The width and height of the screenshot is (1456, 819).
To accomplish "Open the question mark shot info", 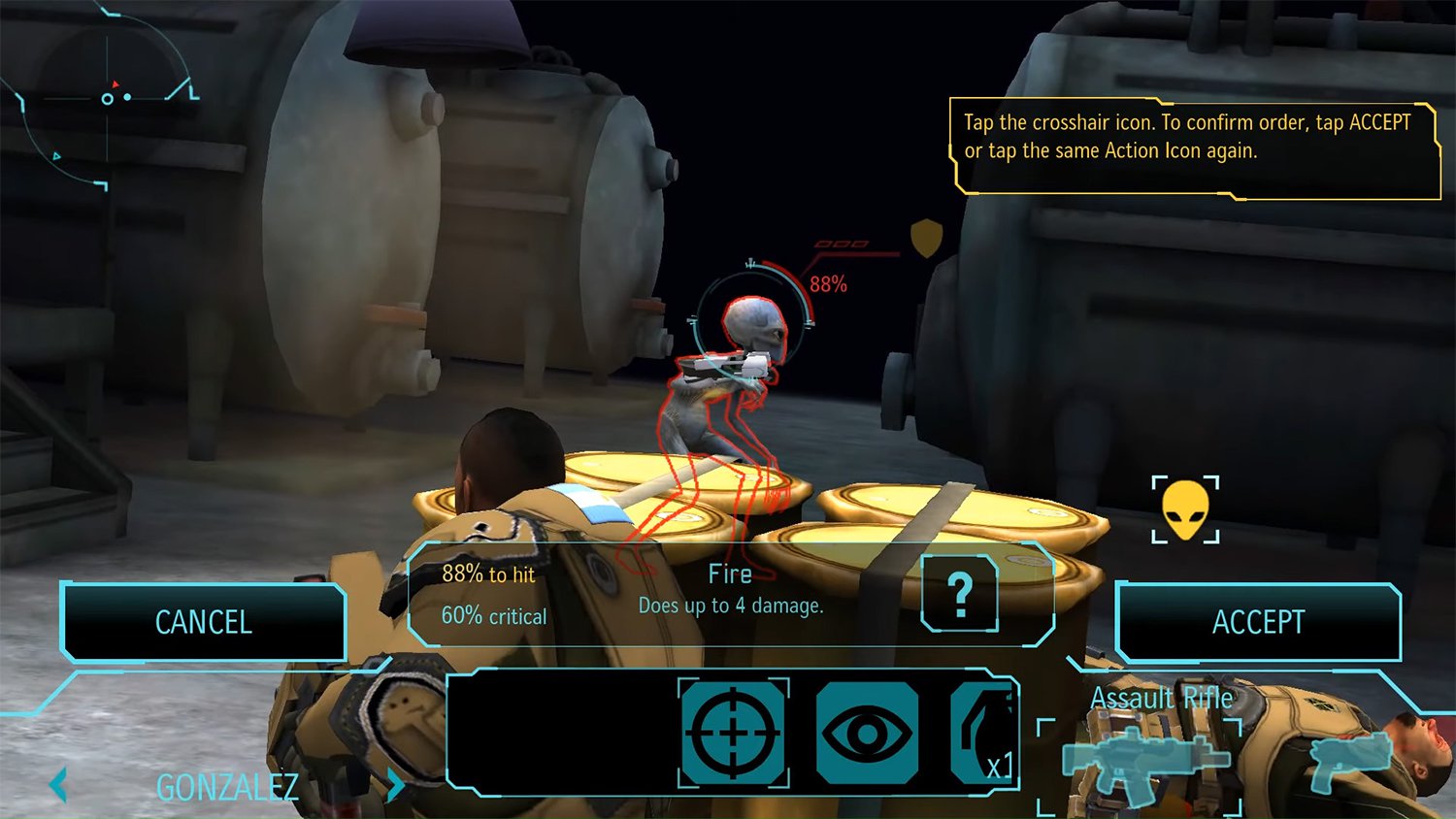I will [x=959, y=594].
